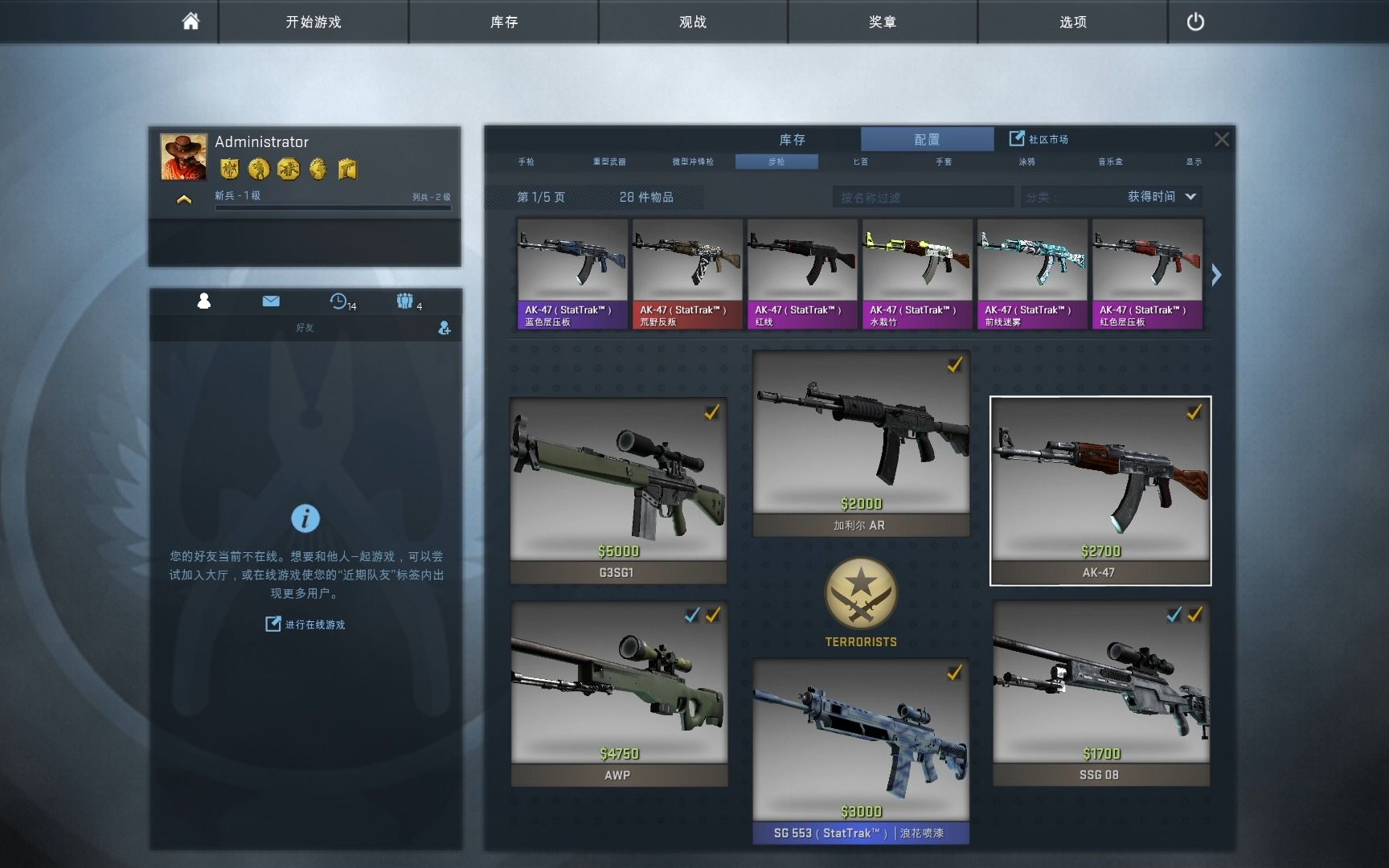
Task: Open the 获得时间 sort dropdown
Action: click(x=1162, y=197)
